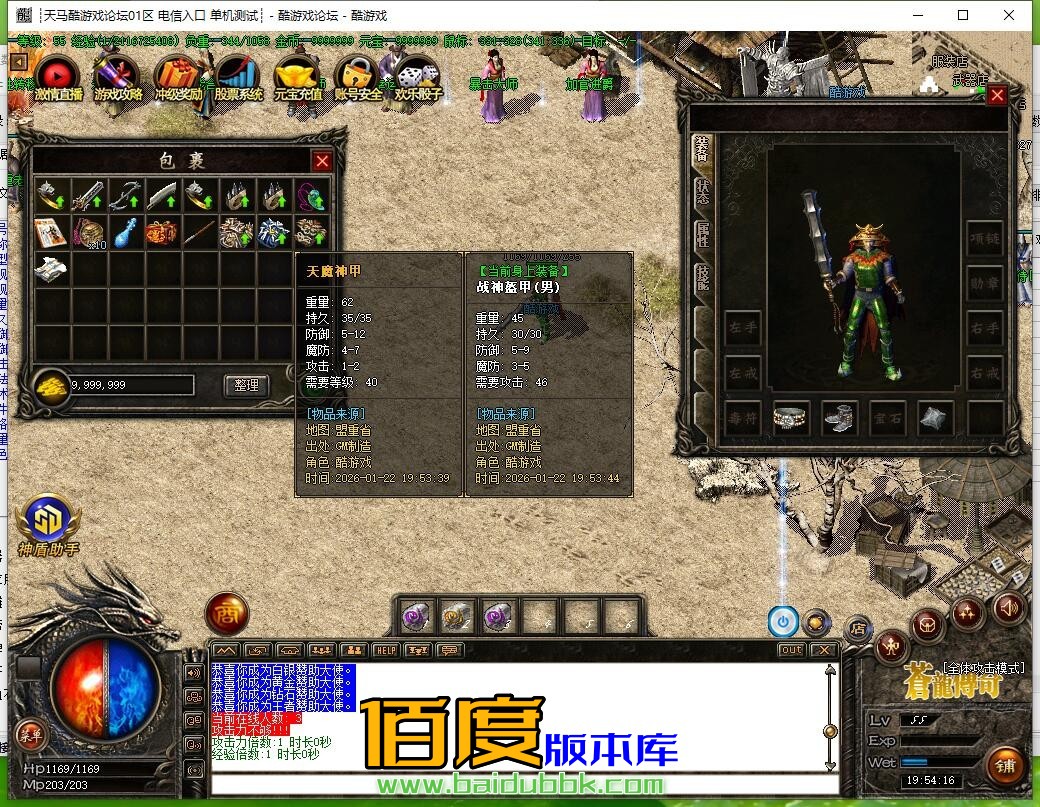Select the book item in the bag

[x=50, y=232]
